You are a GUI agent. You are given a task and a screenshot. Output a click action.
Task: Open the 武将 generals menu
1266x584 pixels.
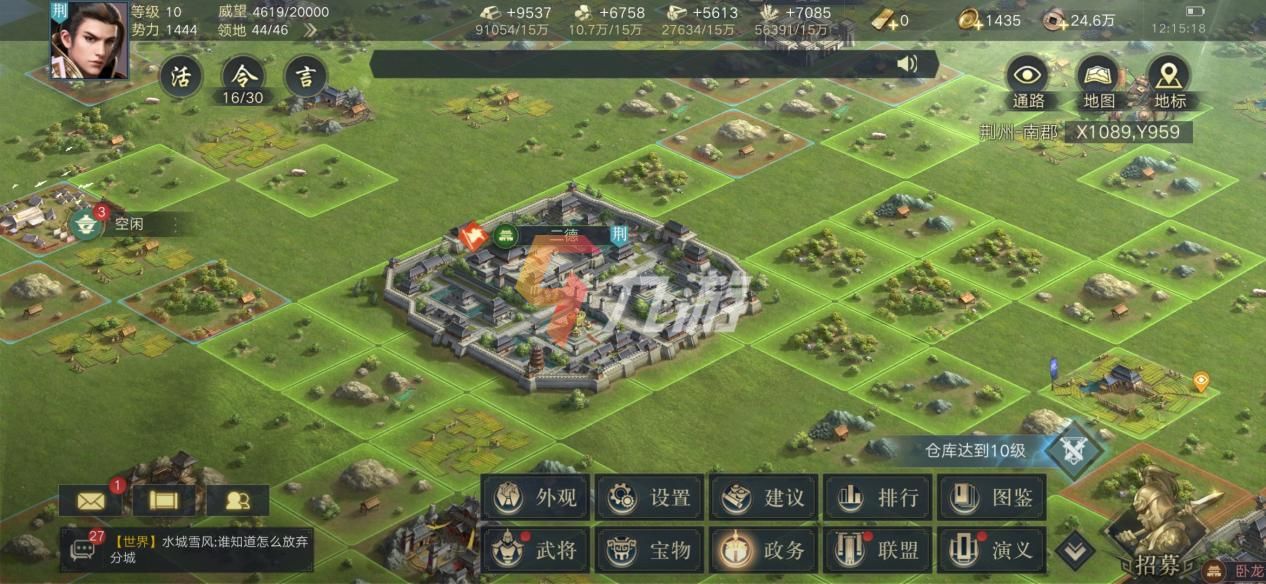536,550
